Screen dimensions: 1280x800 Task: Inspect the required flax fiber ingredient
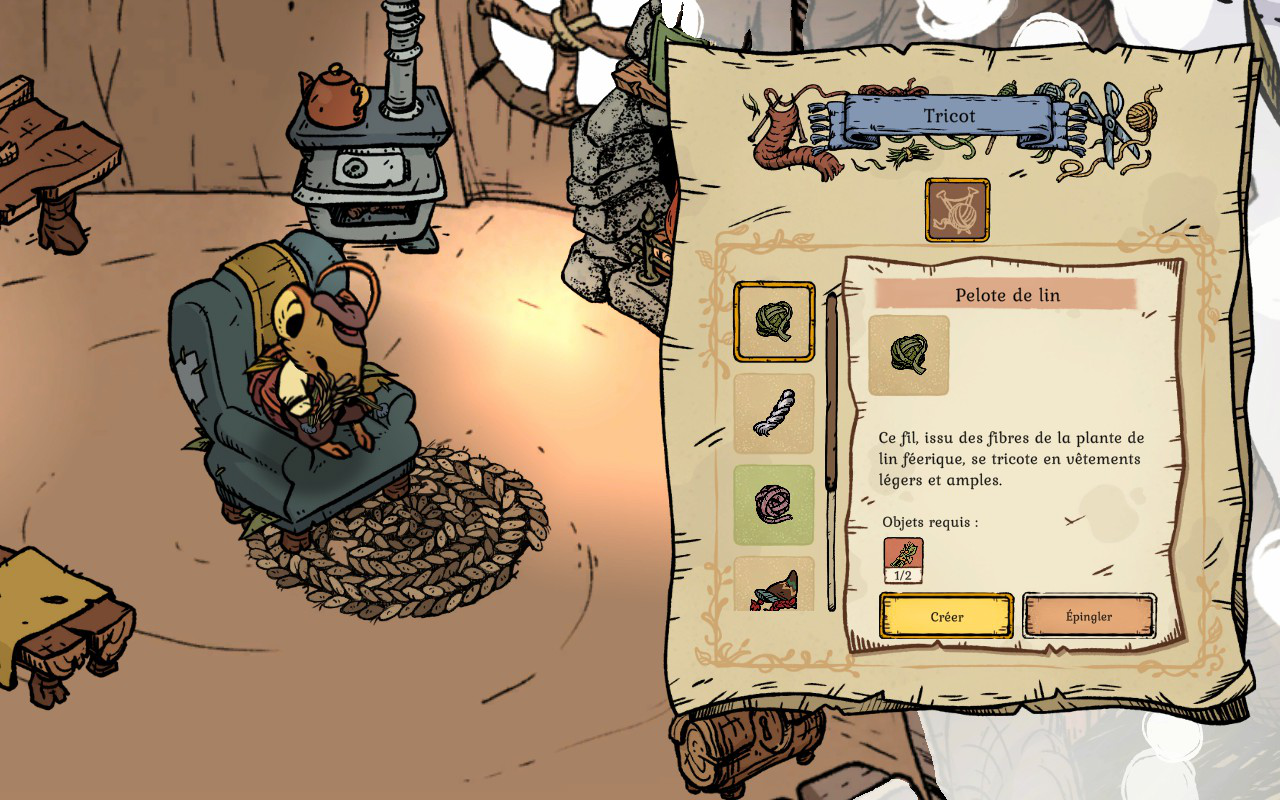point(903,560)
